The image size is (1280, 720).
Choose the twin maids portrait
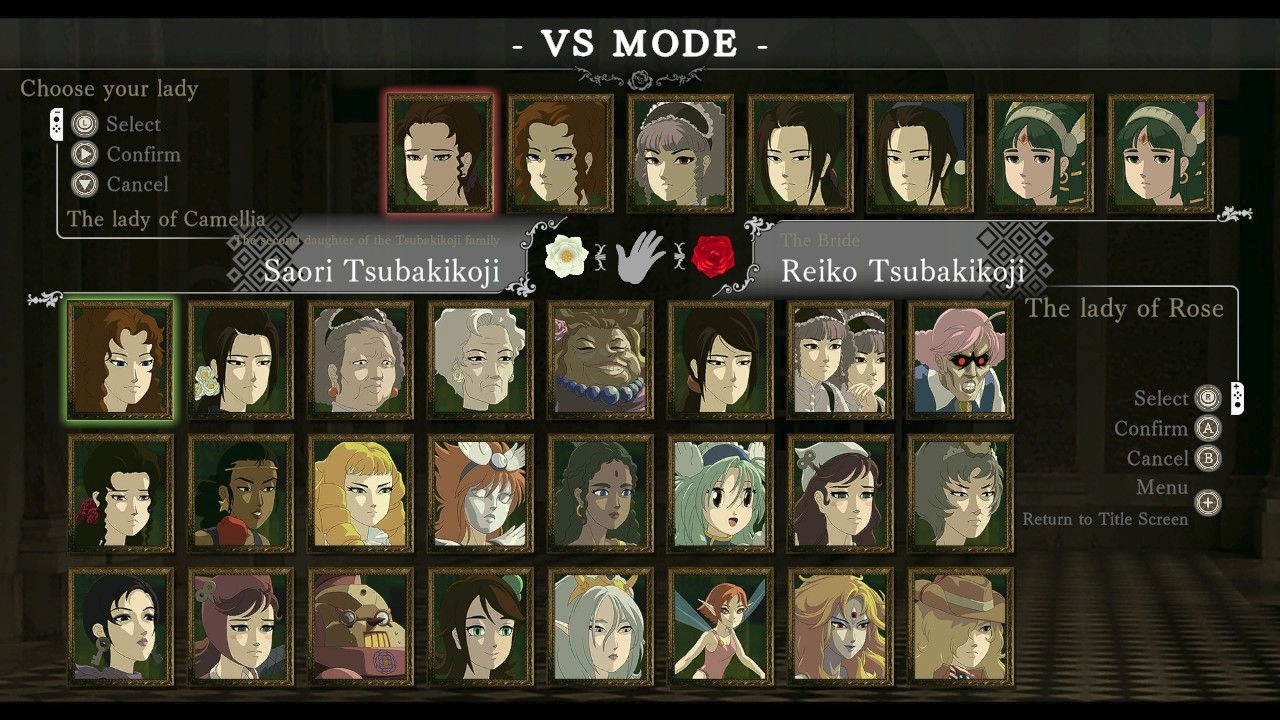click(x=841, y=359)
